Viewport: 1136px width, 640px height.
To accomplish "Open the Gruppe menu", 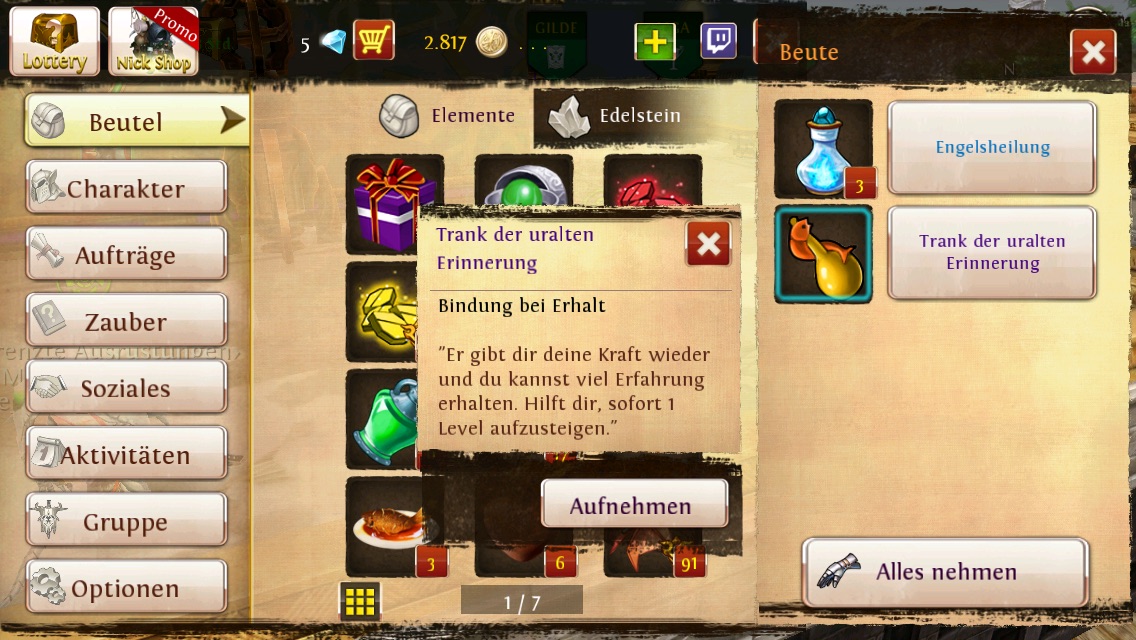I will point(126,522).
